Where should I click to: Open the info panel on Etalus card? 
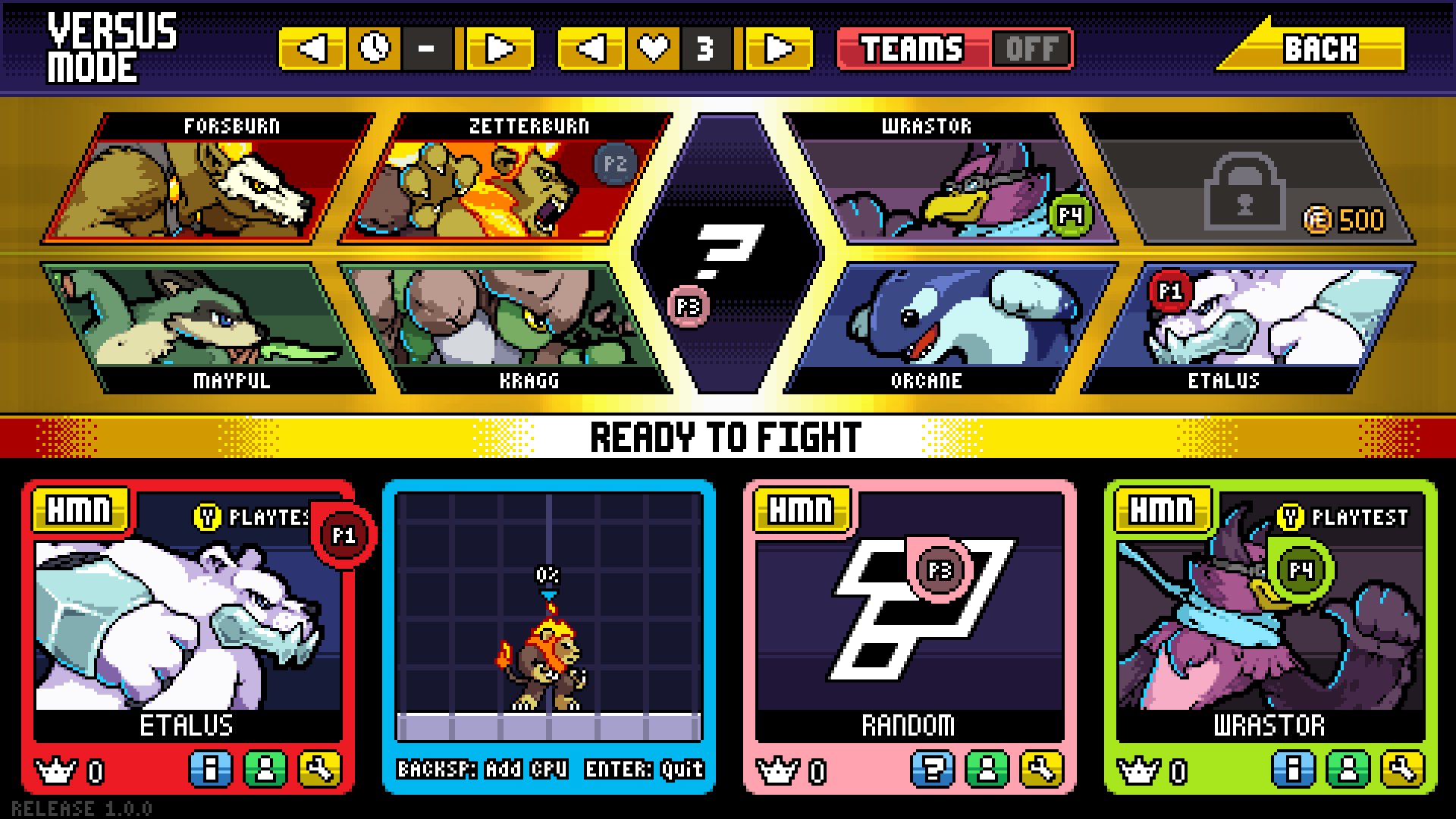pos(211,767)
